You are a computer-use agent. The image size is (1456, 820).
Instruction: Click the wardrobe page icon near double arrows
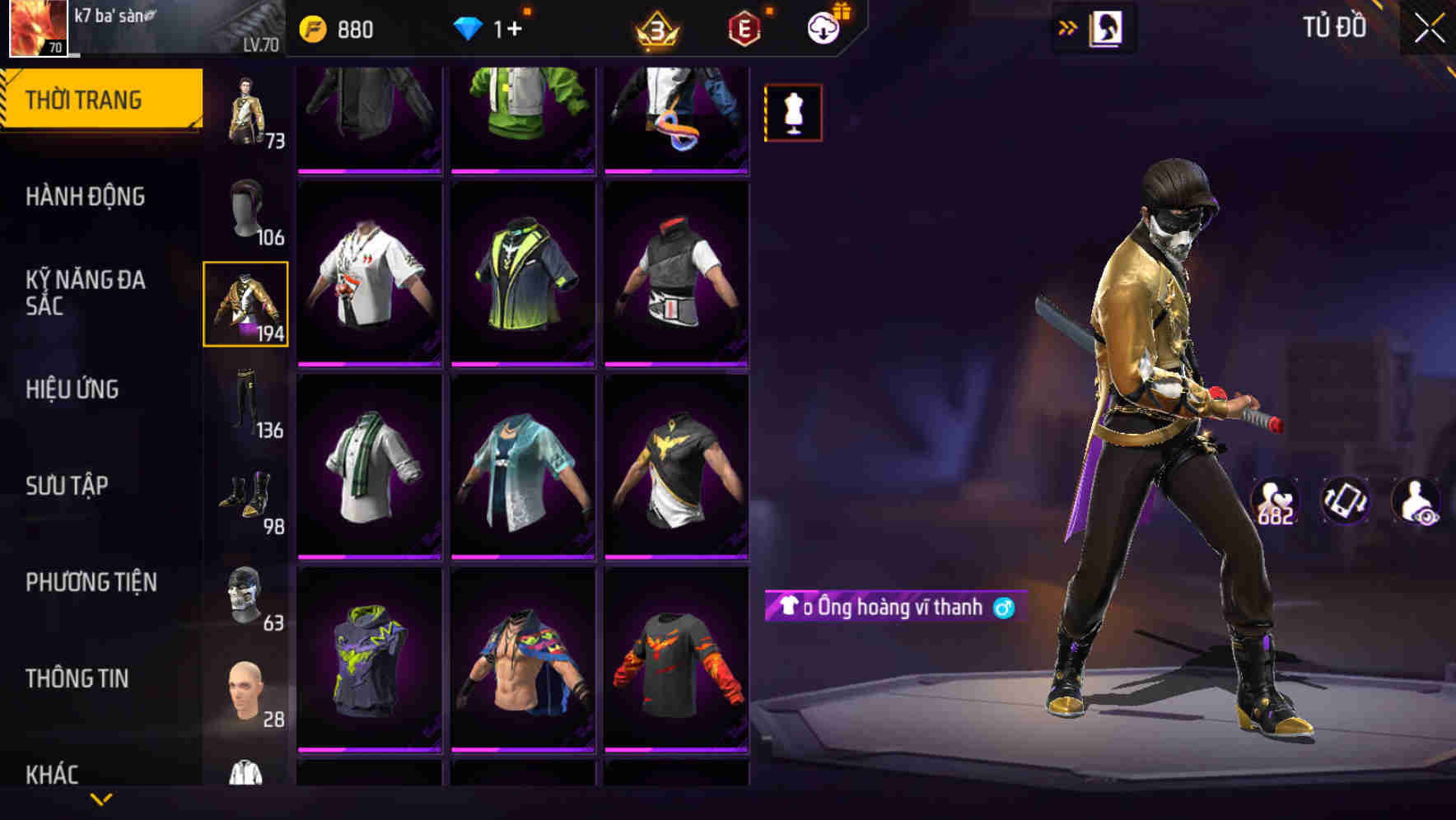click(x=1105, y=27)
